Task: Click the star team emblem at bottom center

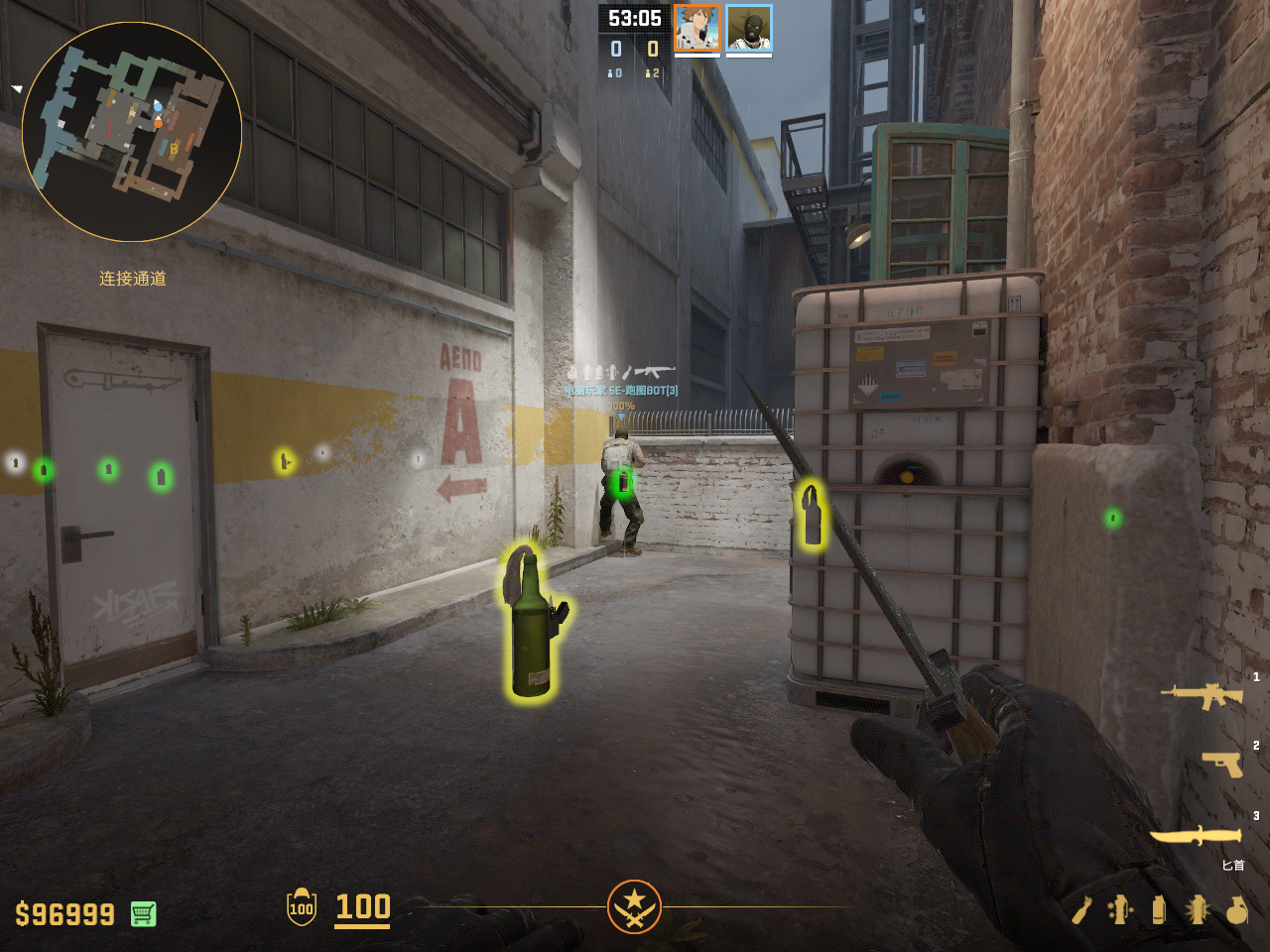Action: [634, 906]
